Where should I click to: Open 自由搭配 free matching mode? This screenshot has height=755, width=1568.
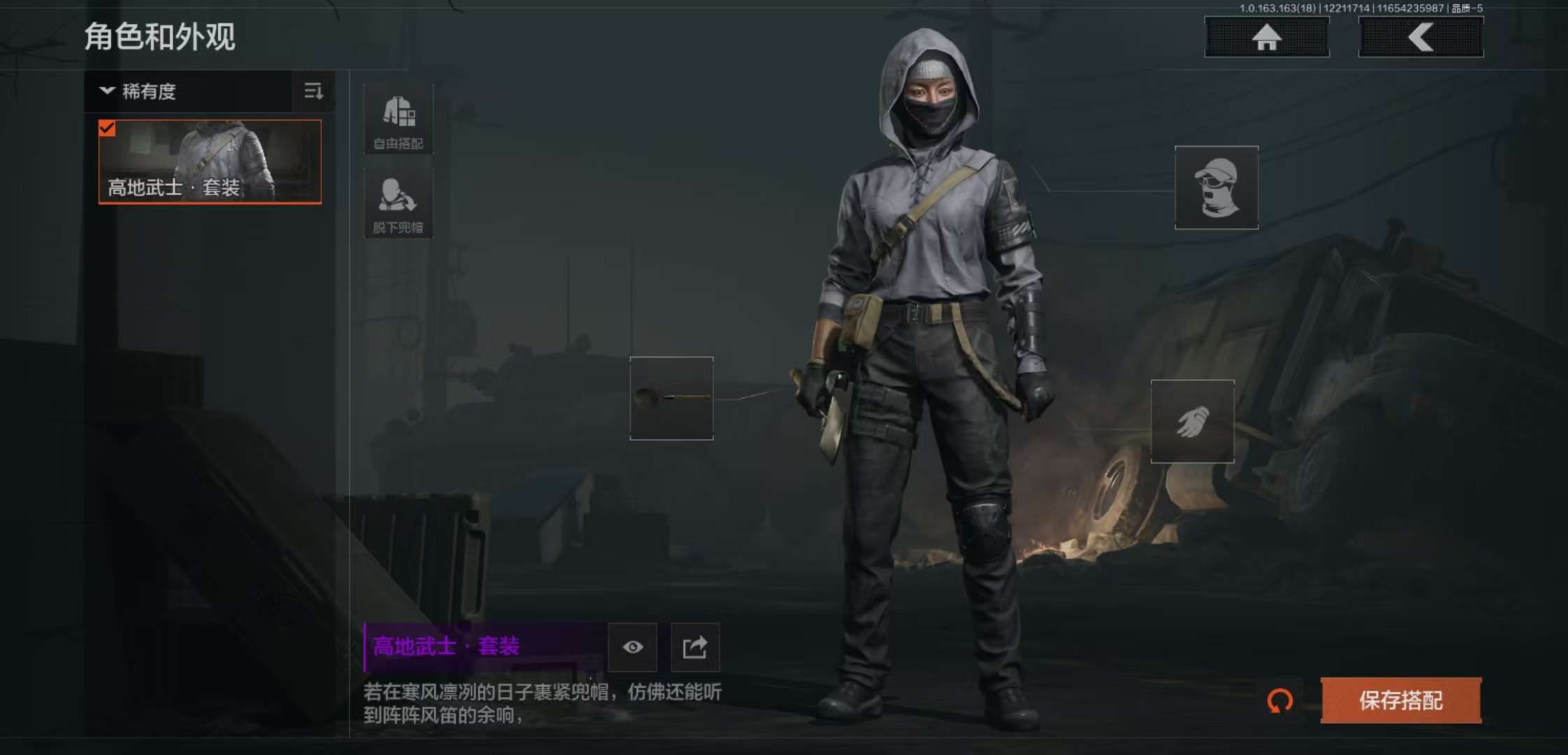[x=398, y=120]
